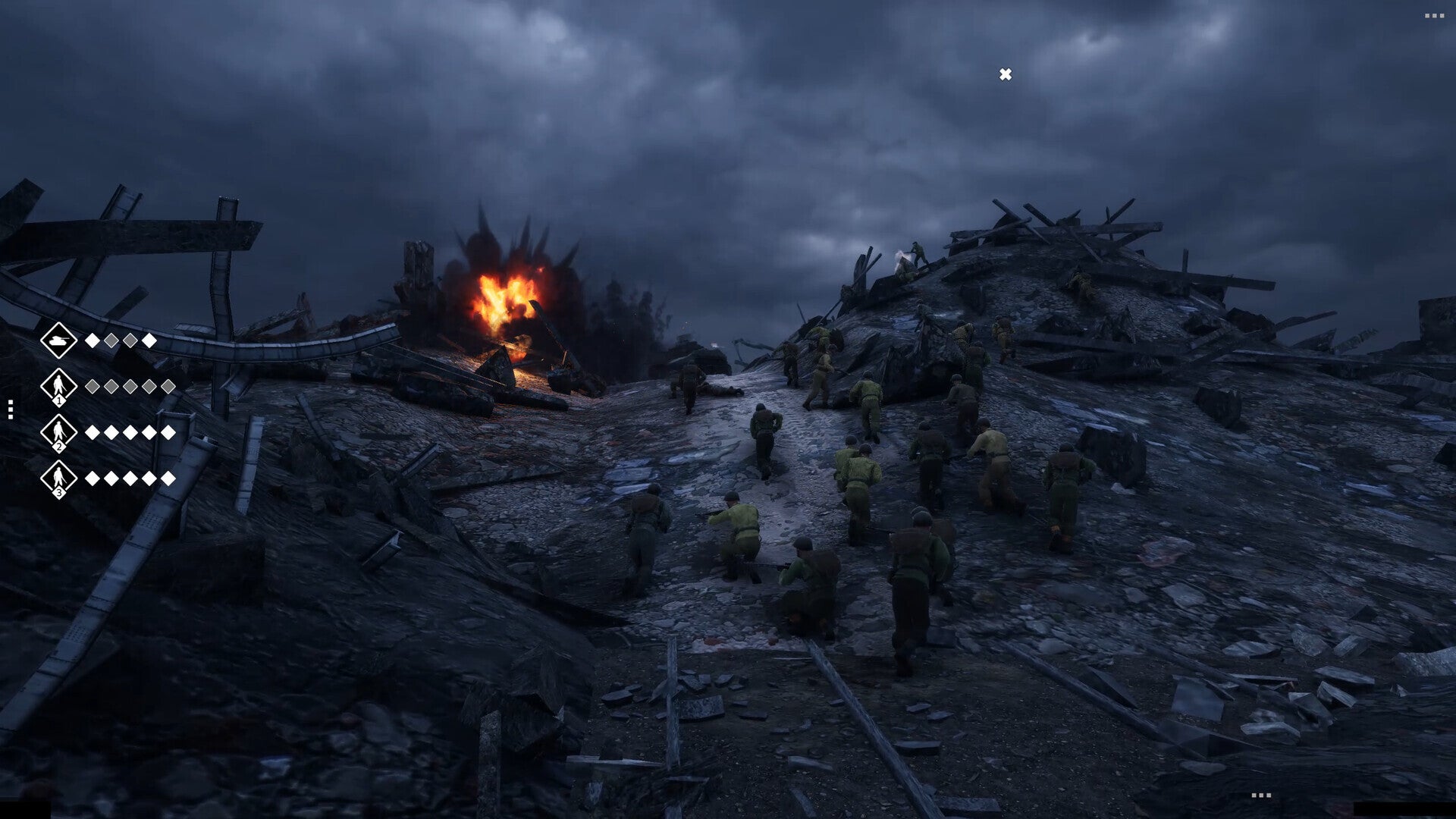Select infantry squad 3 icon
The height and width of the screenshot is (819, 1456).
pyautogui.click(x=58, y=479)
